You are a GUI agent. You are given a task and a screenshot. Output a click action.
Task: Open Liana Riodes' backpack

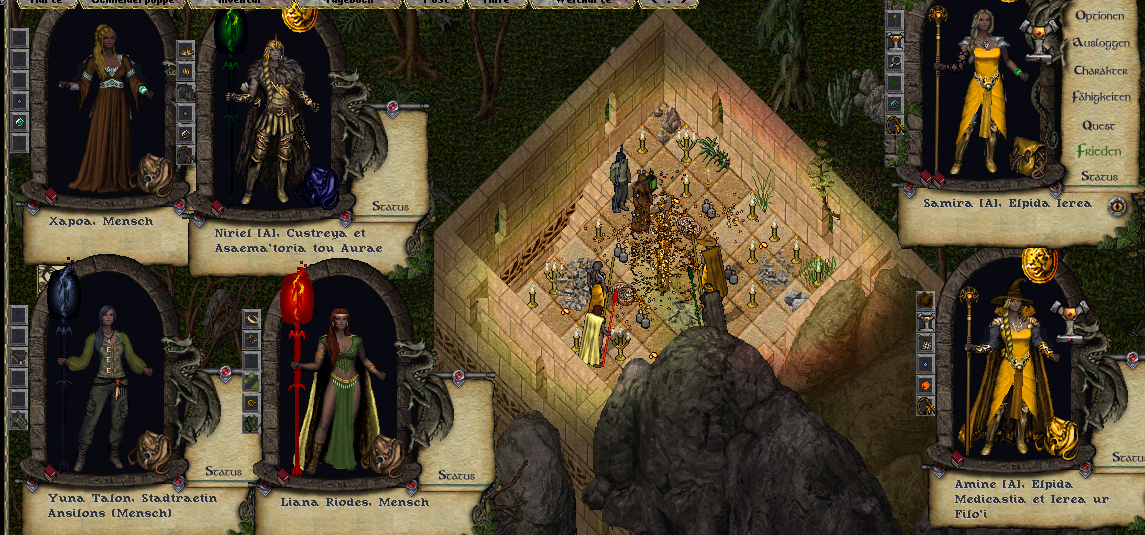(x=380, y=454)
